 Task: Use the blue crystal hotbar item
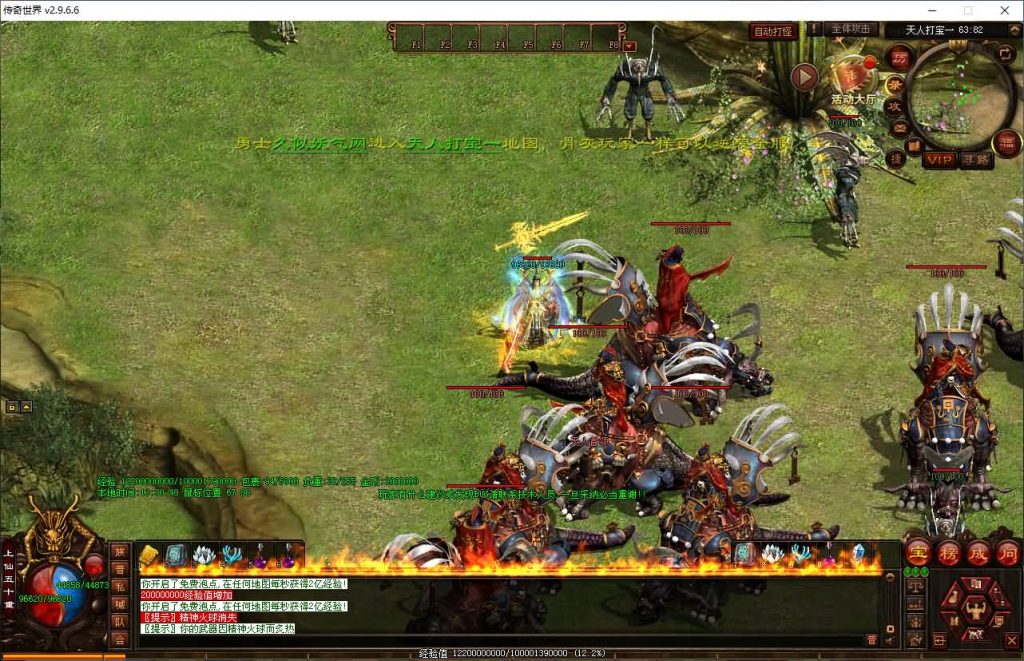pos(857,553)
